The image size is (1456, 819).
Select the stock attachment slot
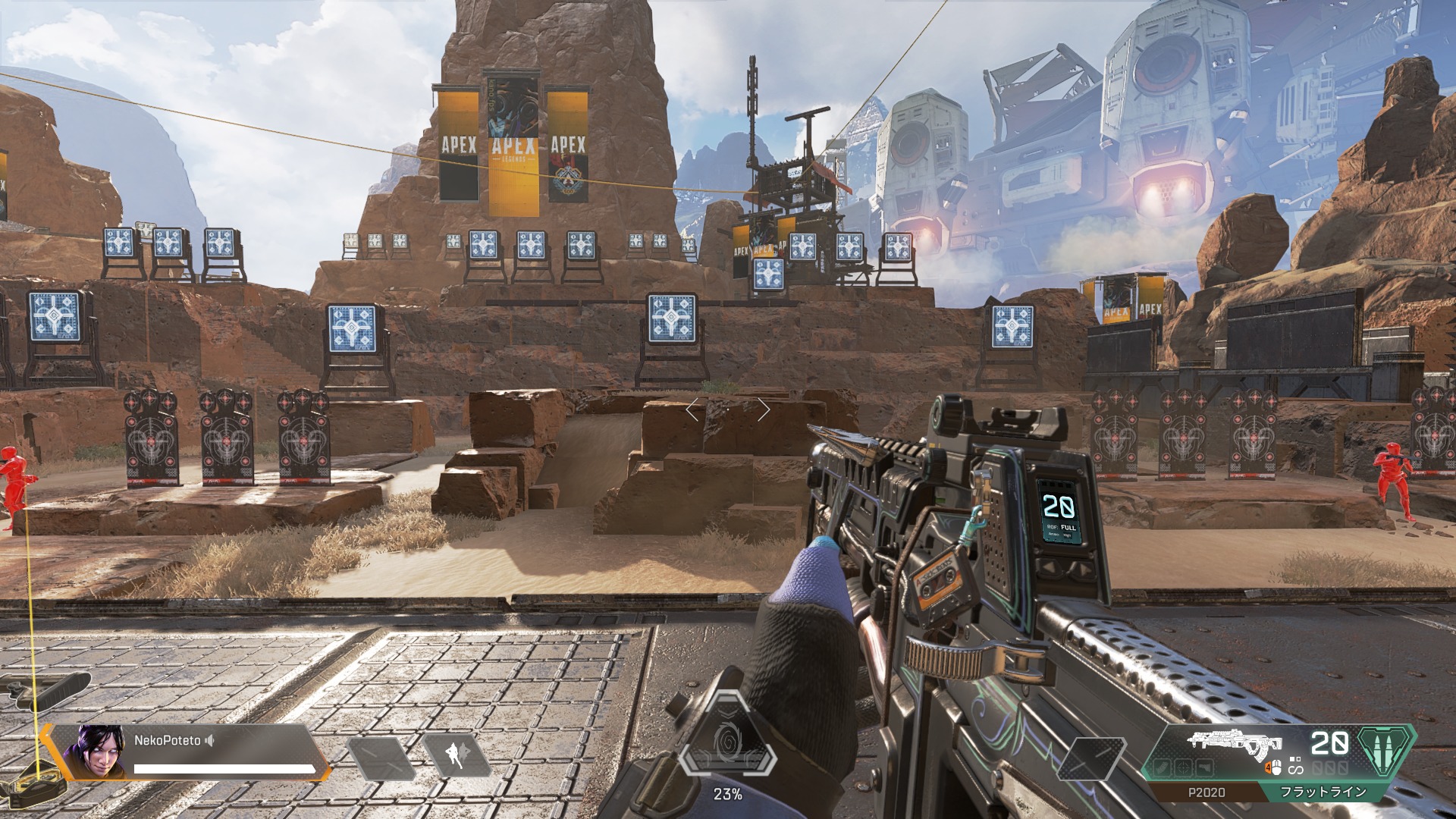point(1204,768)
